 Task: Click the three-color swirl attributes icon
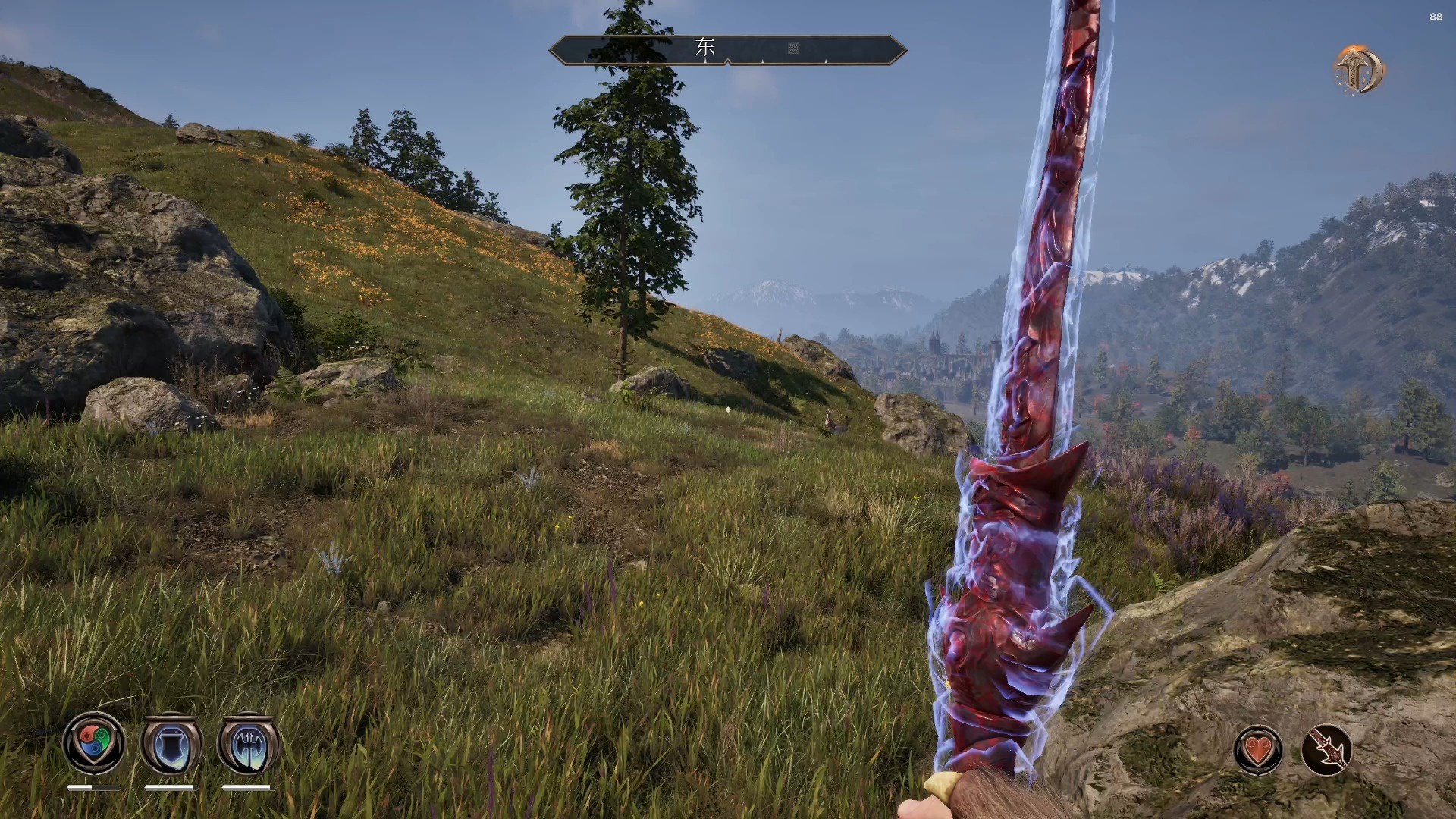[x=94, y=743]
